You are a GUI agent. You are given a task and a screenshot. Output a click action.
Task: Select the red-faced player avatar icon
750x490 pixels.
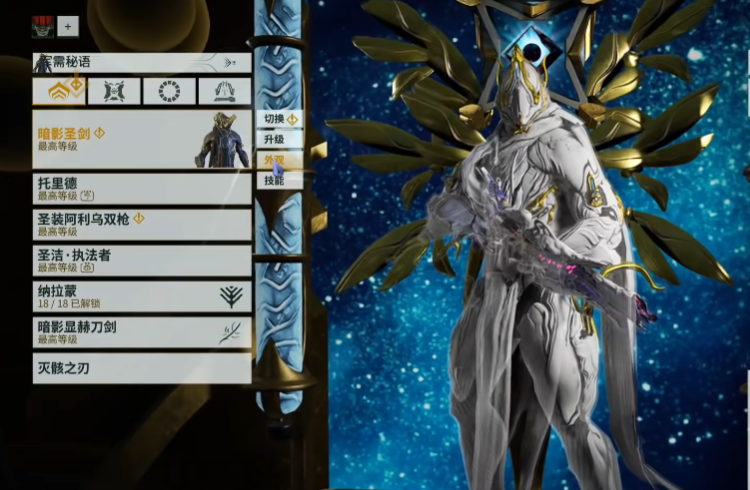pyautogui.click(x=43, y=26)
